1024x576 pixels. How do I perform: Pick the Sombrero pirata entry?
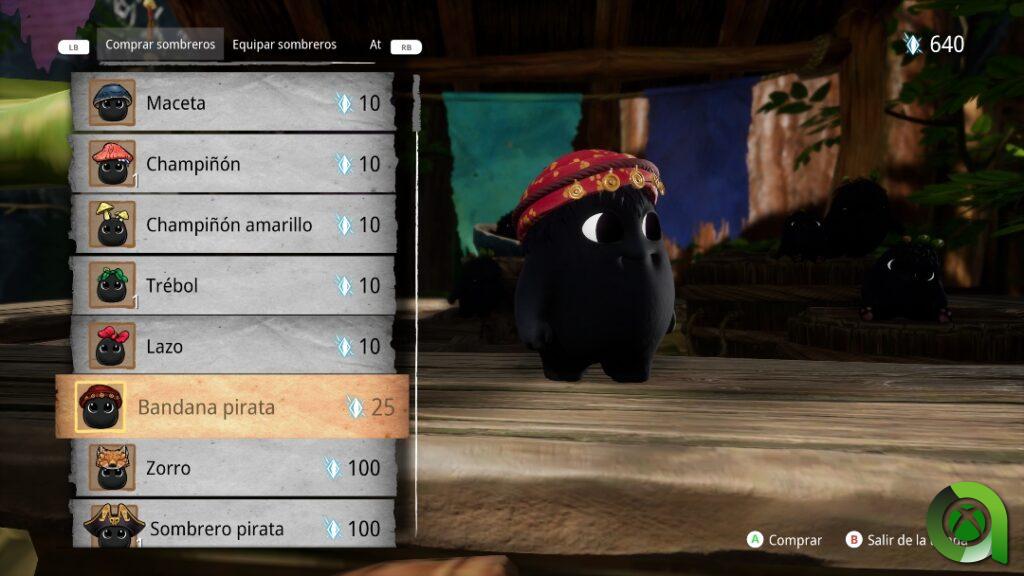pyautogui.click(x=233, y=528)
